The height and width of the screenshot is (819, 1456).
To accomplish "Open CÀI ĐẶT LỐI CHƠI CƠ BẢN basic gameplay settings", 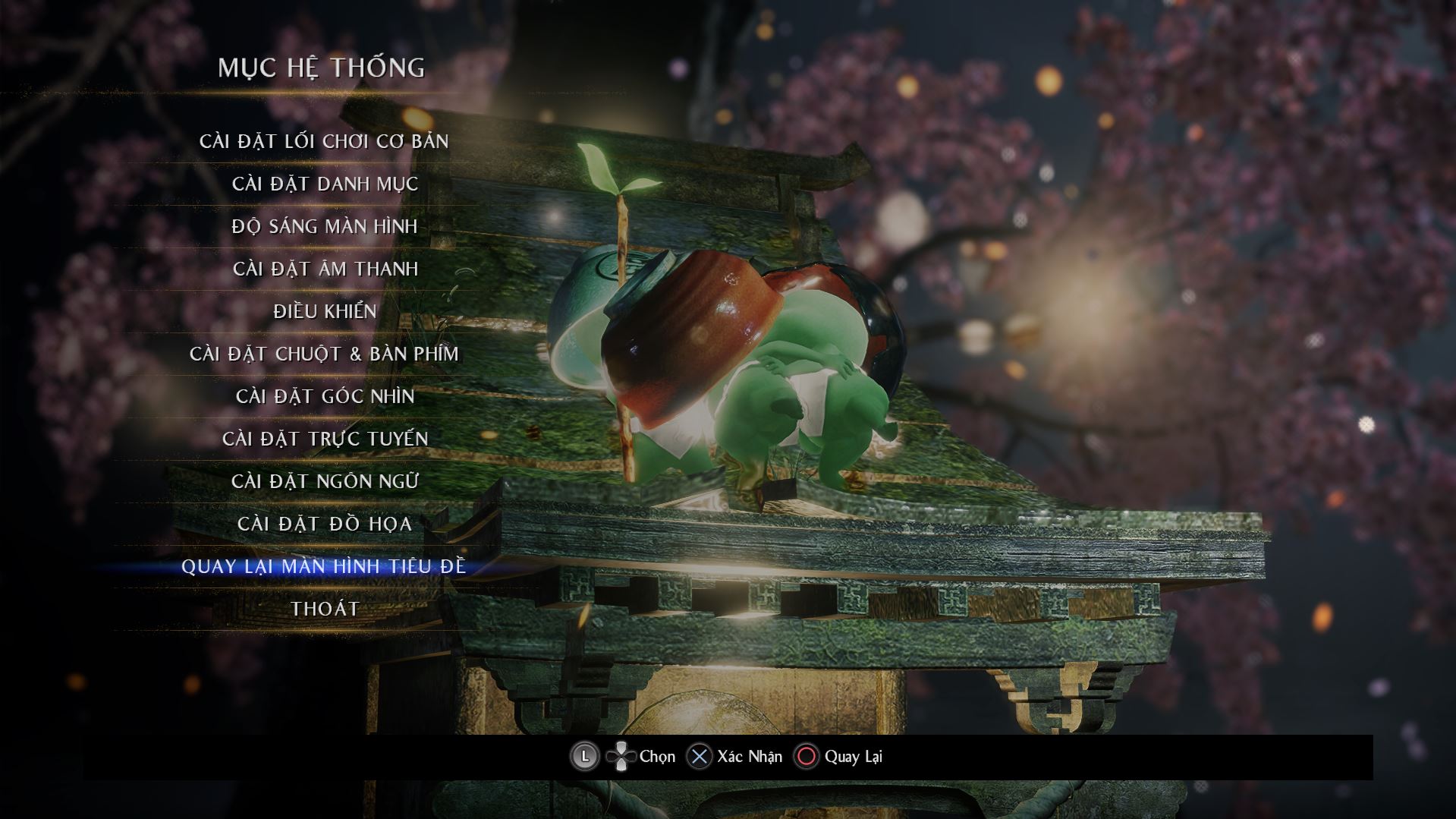I will (325, 140).
